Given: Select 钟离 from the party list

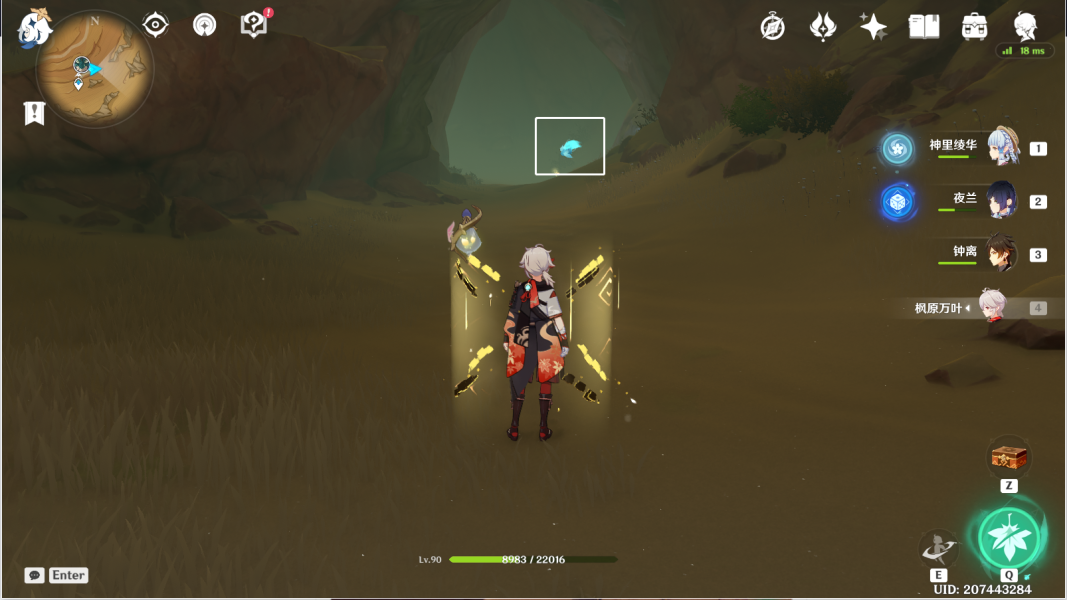Looking at the screenshot, I should pos(1001,253).
